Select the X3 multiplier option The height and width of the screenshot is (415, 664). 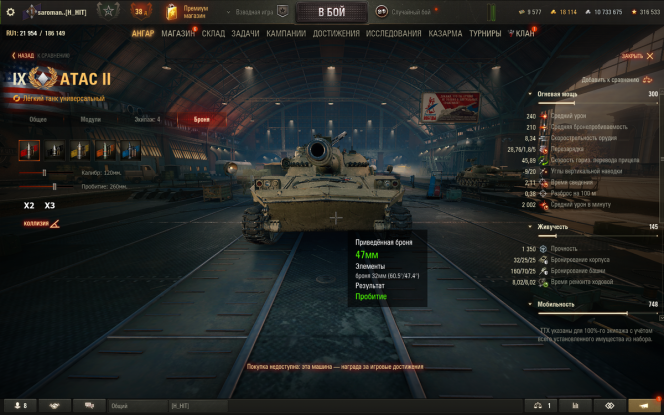[x=50, y=205]
